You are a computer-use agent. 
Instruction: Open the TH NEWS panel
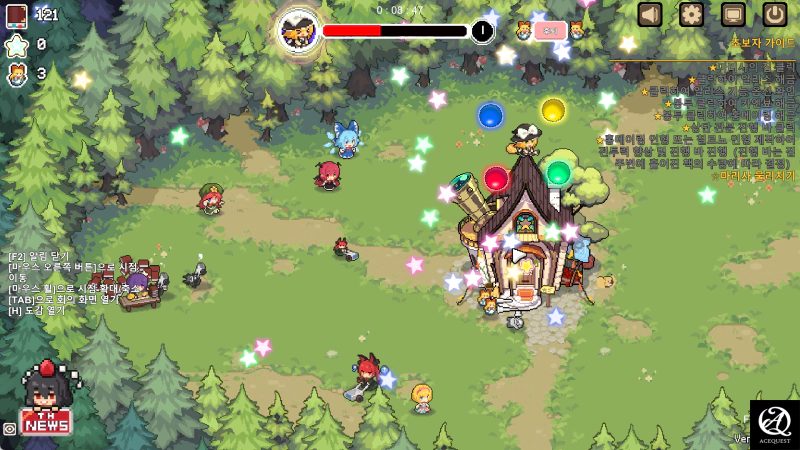[46, 421]
